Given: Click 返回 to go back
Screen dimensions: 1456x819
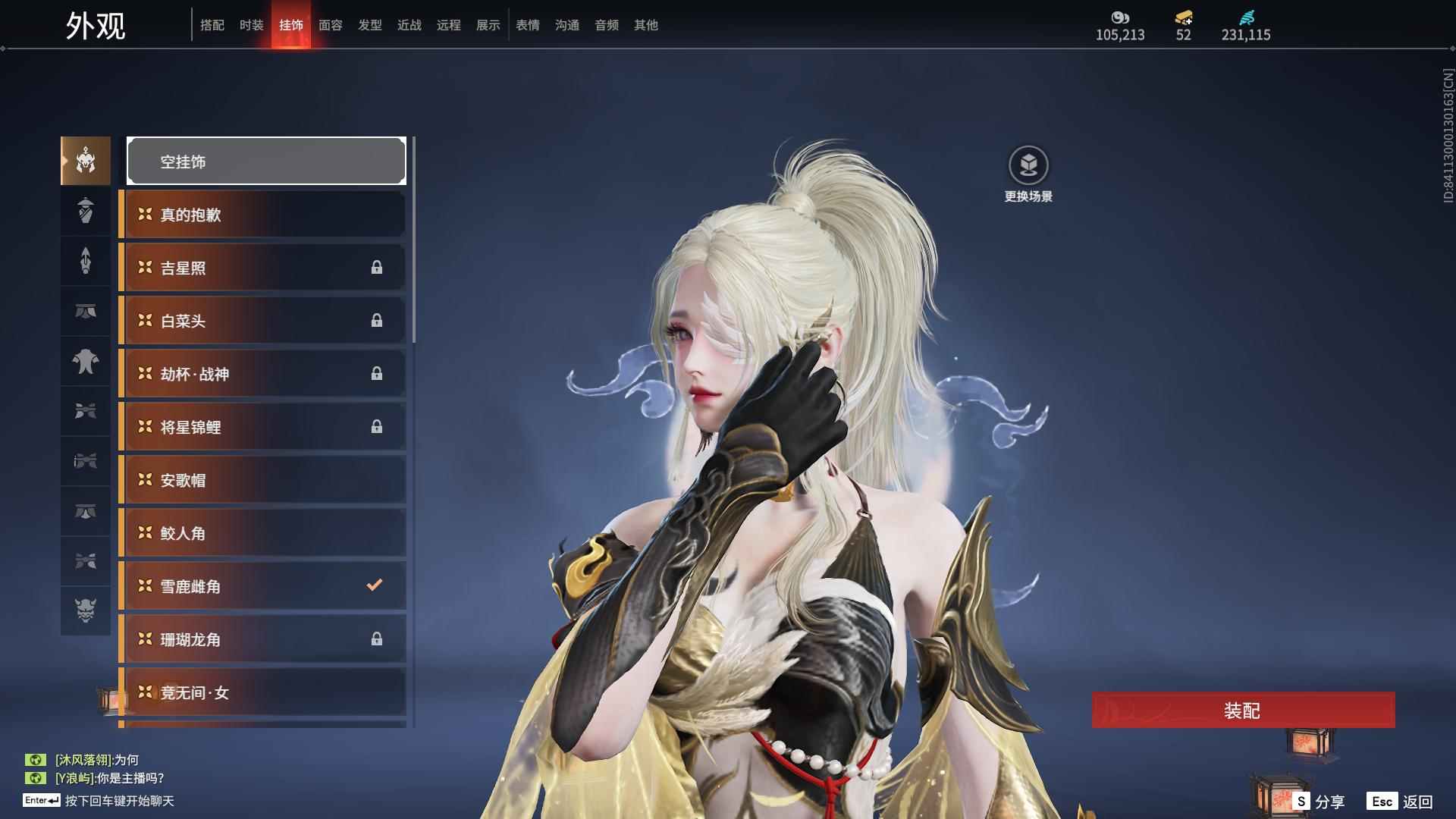Looking at the screenshot, I should coord(1401,802).
